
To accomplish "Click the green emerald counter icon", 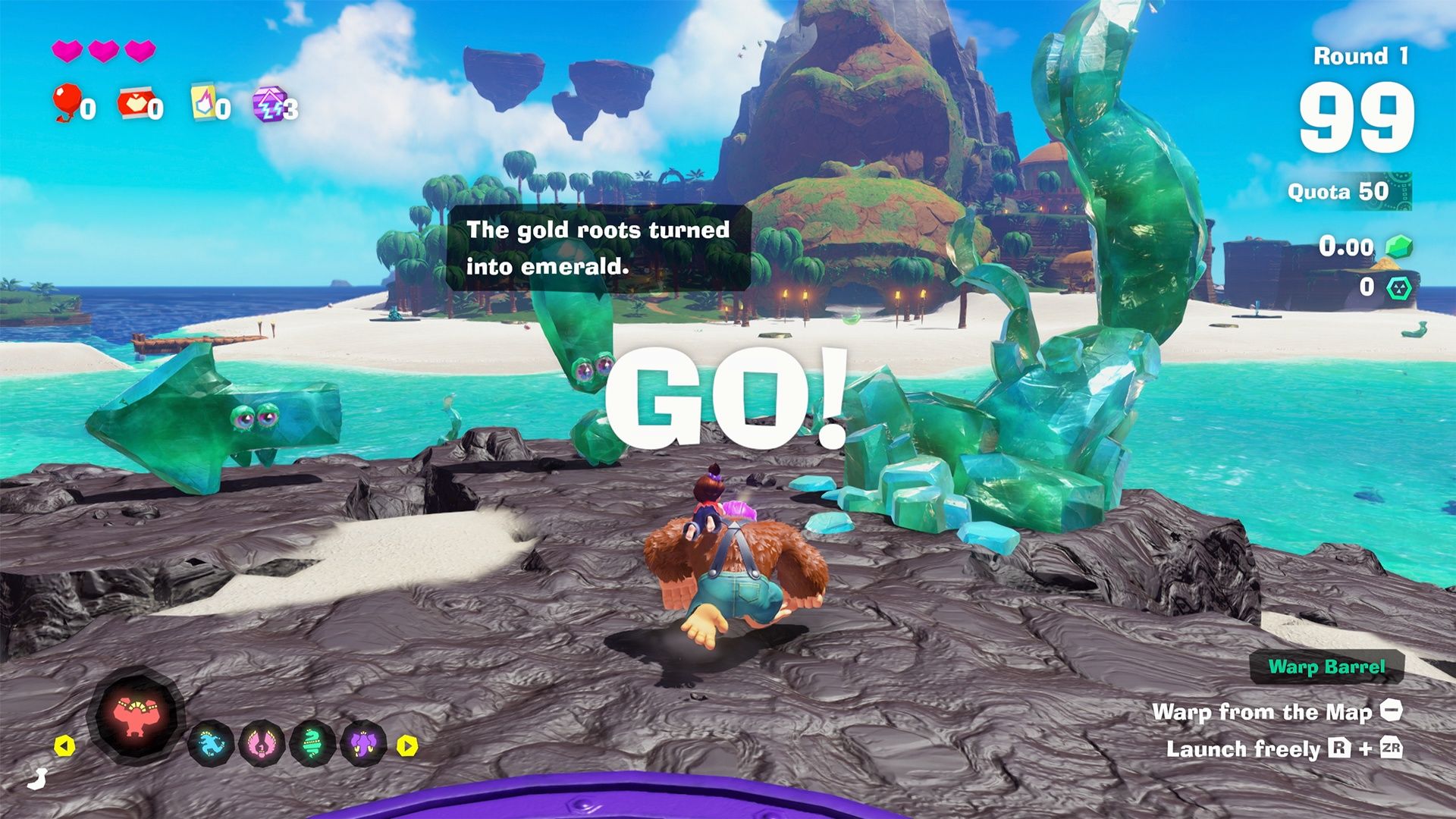I will click(1399, 246).
